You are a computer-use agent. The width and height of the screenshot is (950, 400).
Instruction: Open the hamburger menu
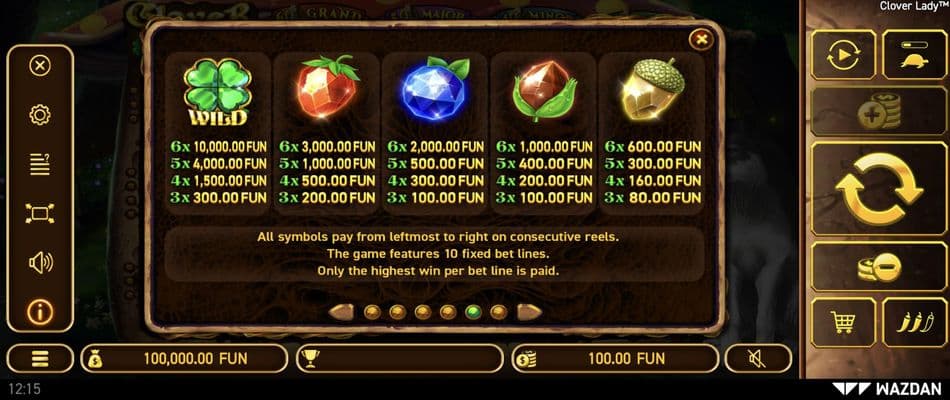click(x=40, y=358)
